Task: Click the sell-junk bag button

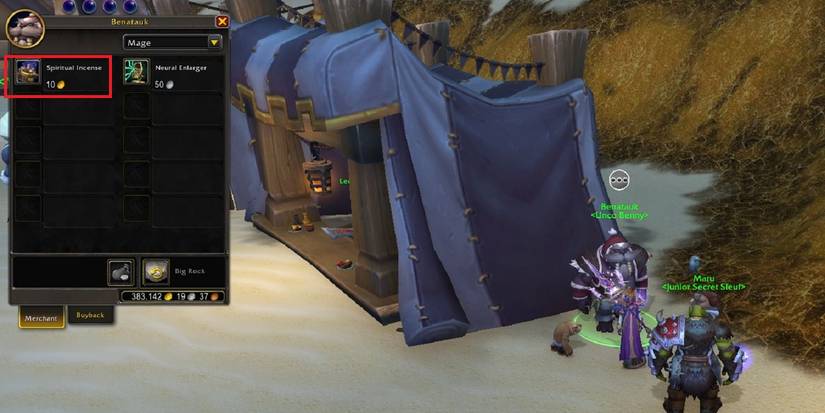Action: [120, 272]
